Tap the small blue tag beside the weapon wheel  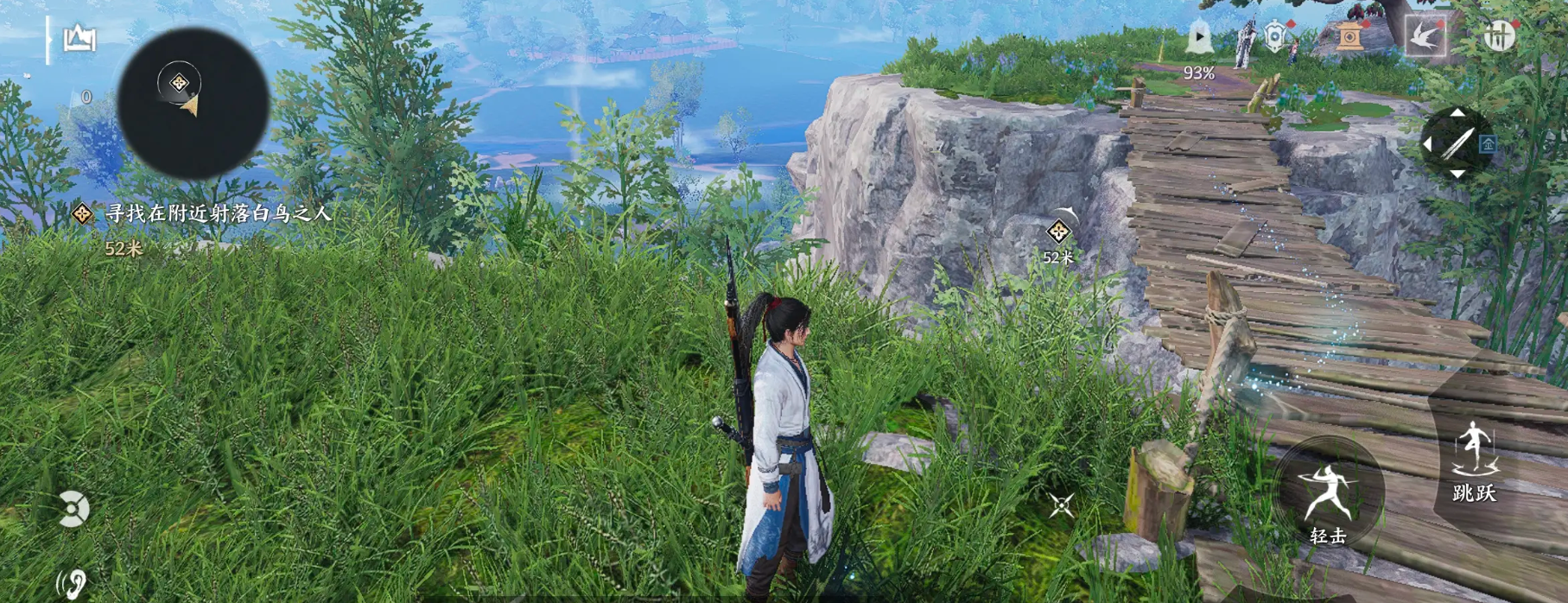(1488, 144)
